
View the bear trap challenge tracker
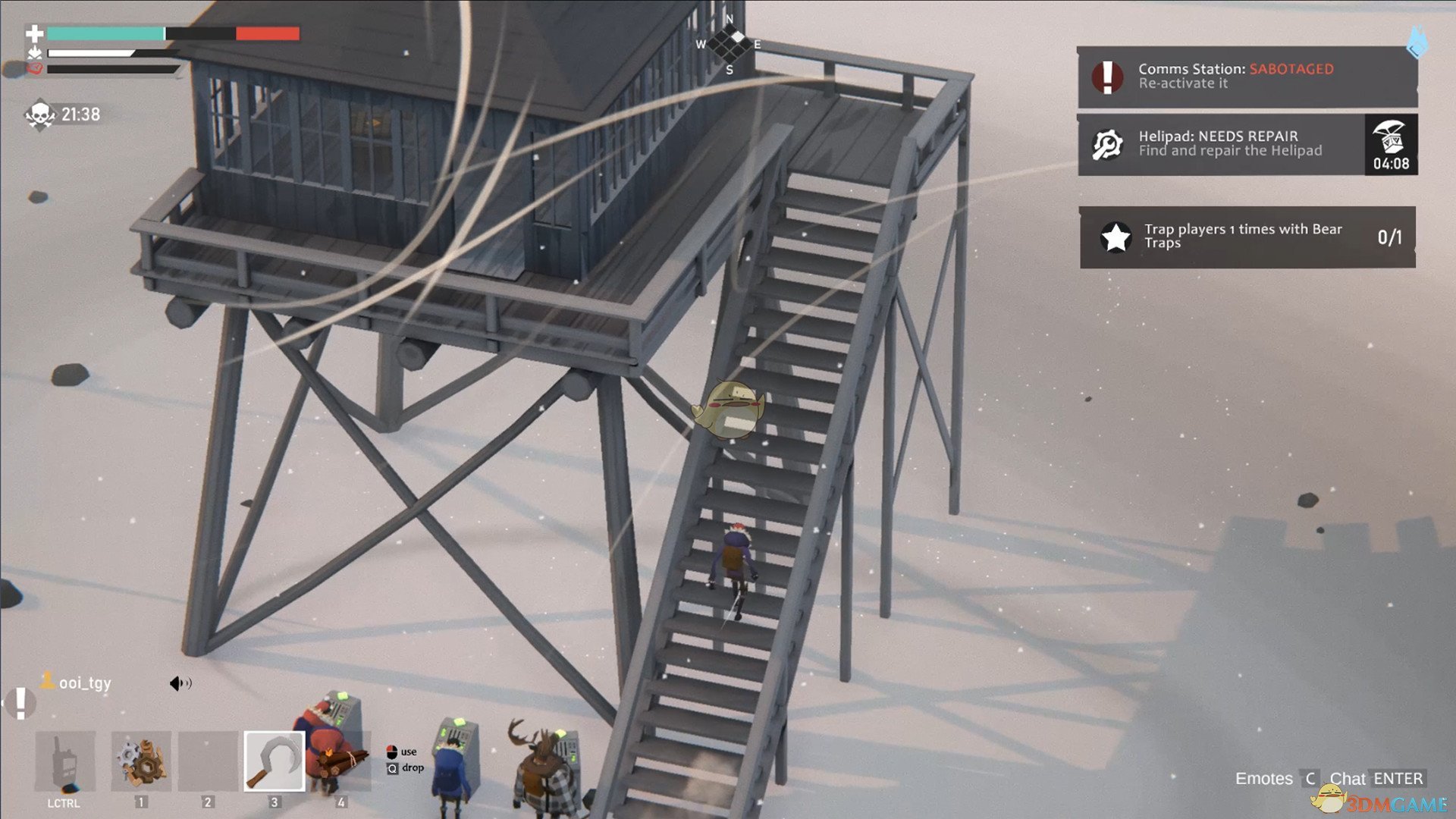[1247, 237]
